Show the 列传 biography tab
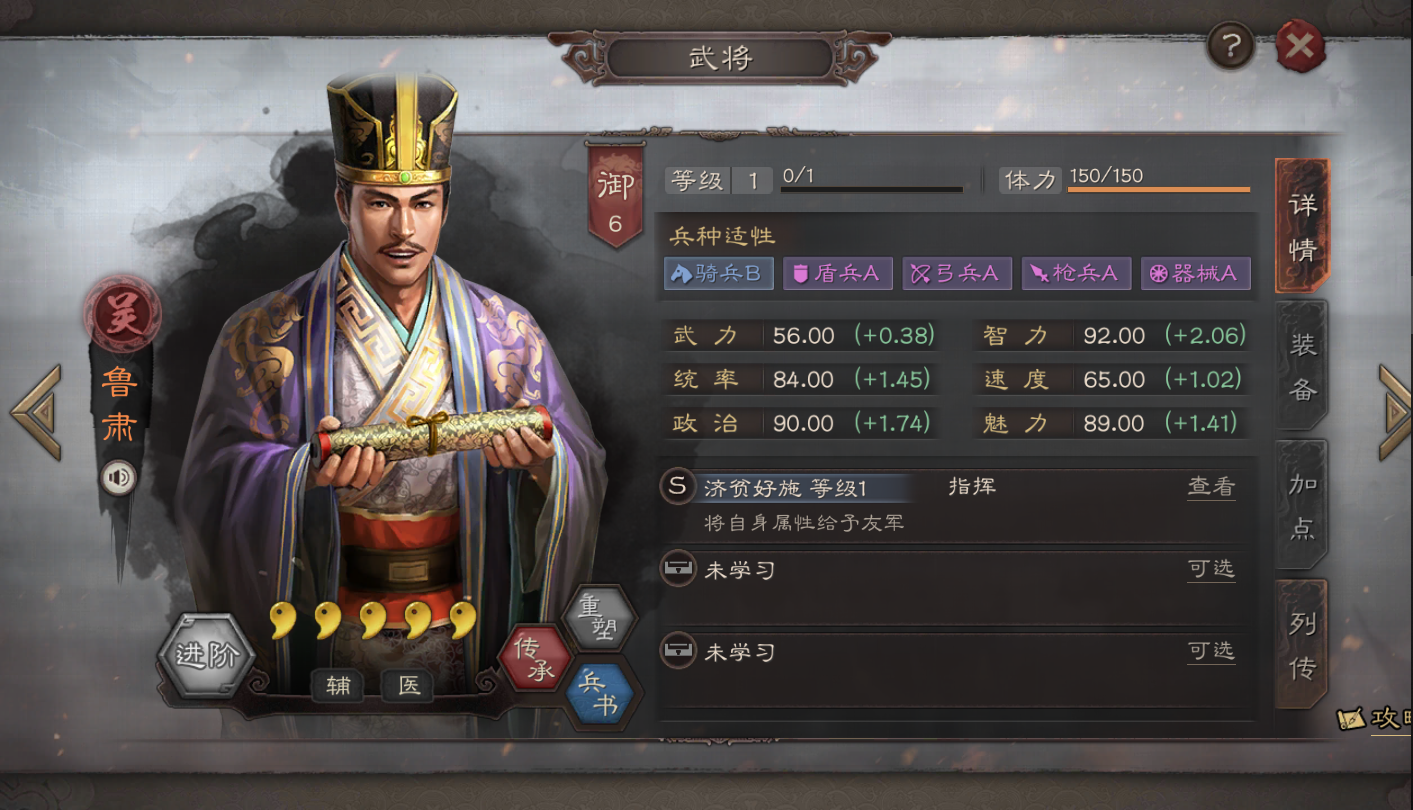Screen dimensions: 1413x810 click(x=1302, y=645)
